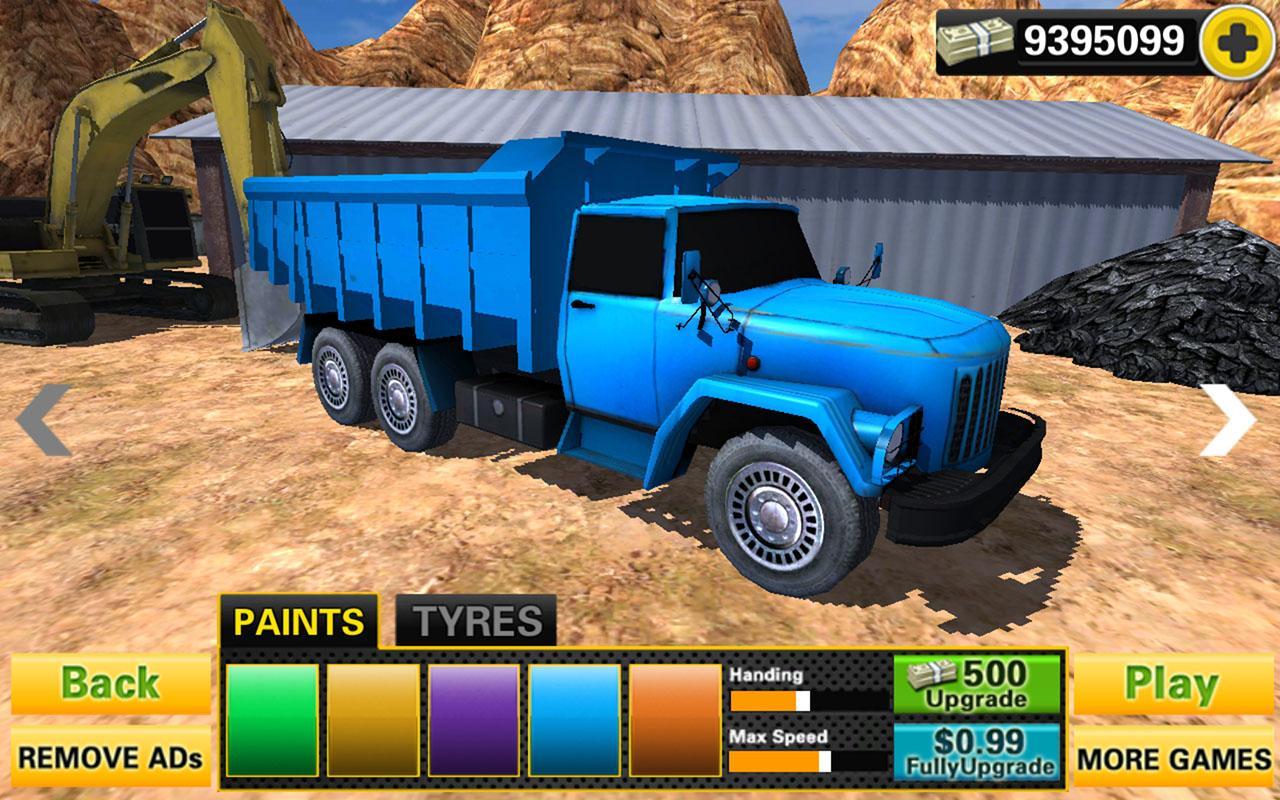
Task: Select the green paint swatch
Action: pyautogui.click(x=270, y=720)
